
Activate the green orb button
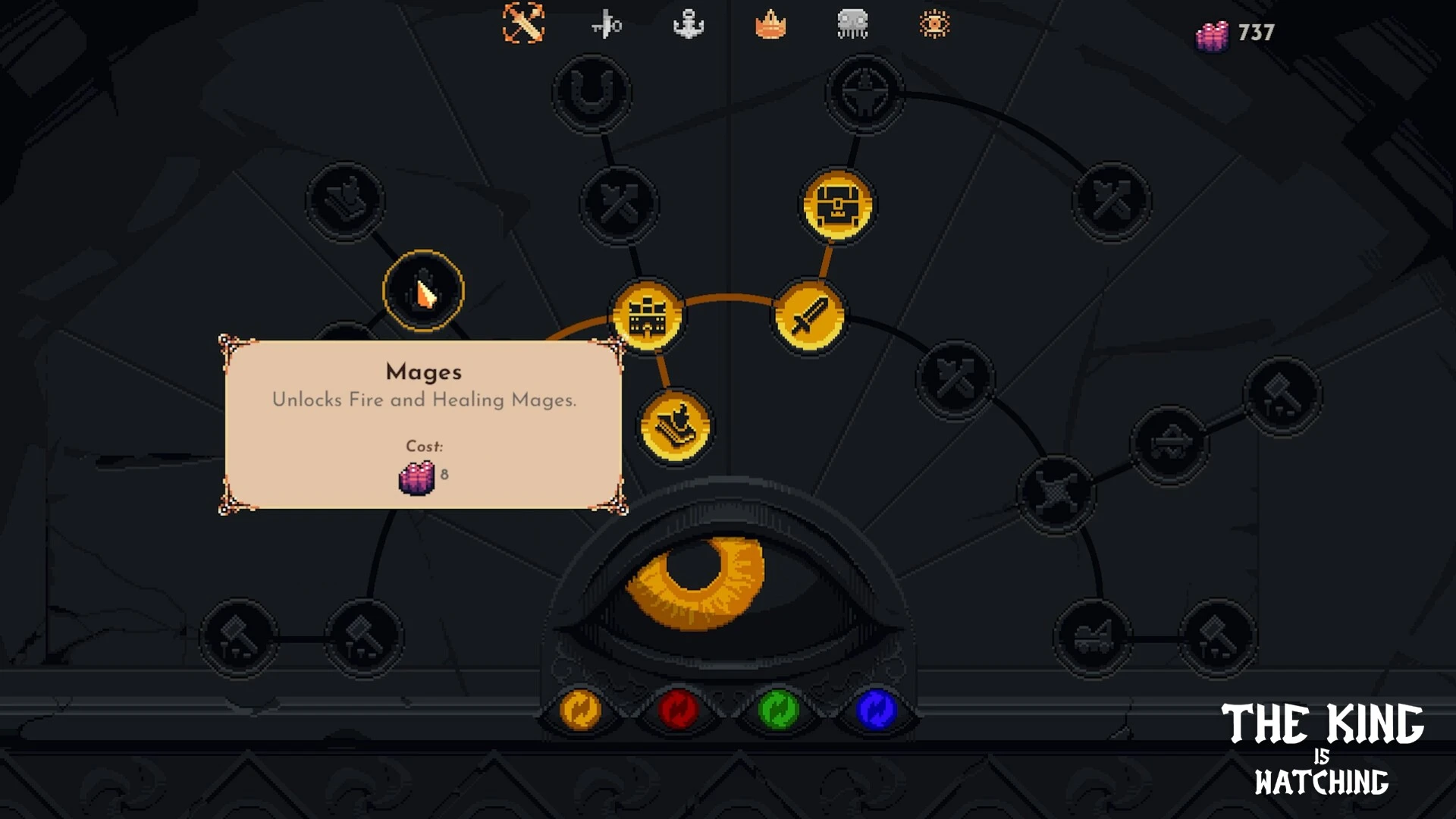tap(778, 711)
